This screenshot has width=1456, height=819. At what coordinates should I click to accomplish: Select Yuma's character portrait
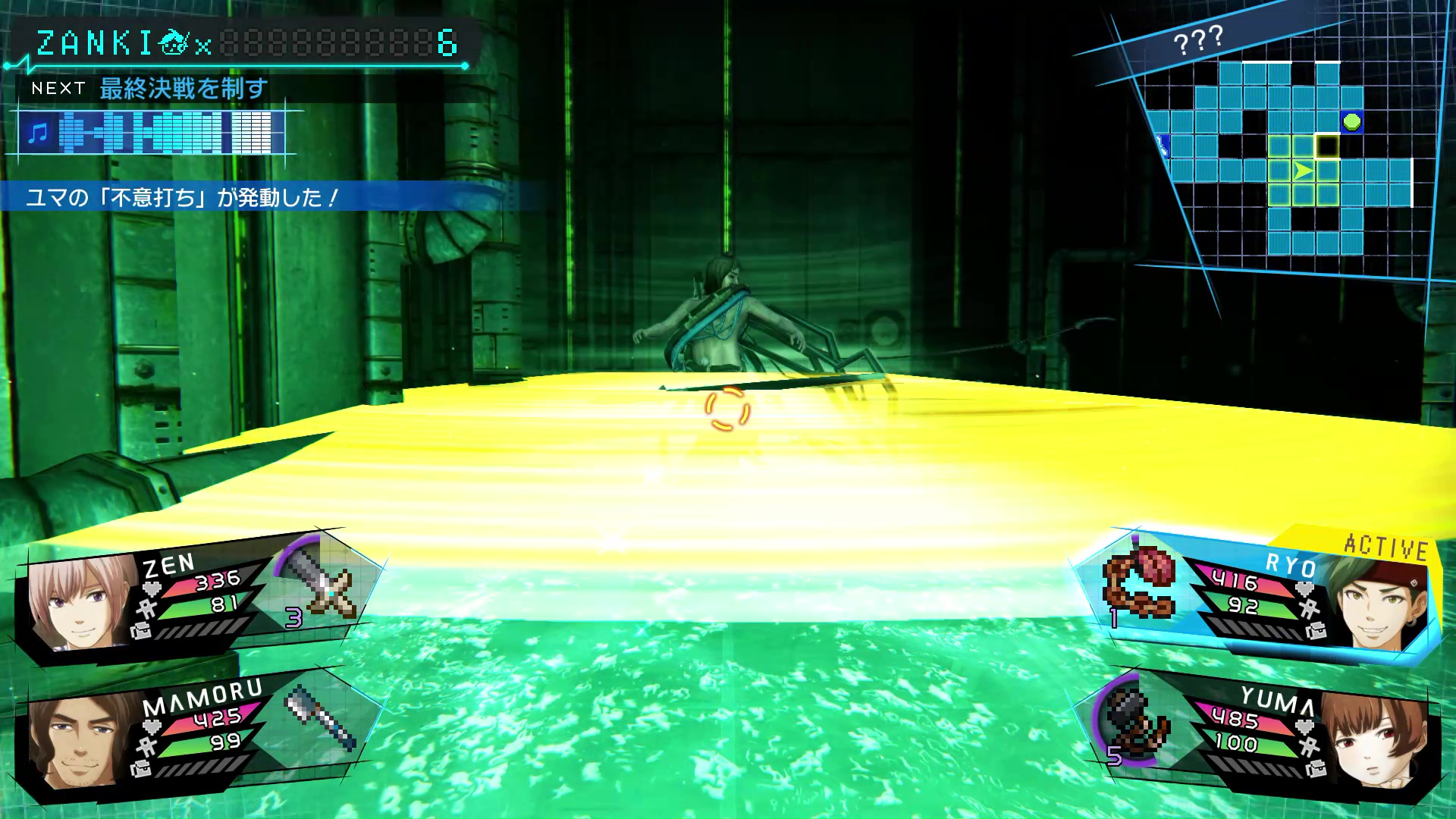point(1374,739)
